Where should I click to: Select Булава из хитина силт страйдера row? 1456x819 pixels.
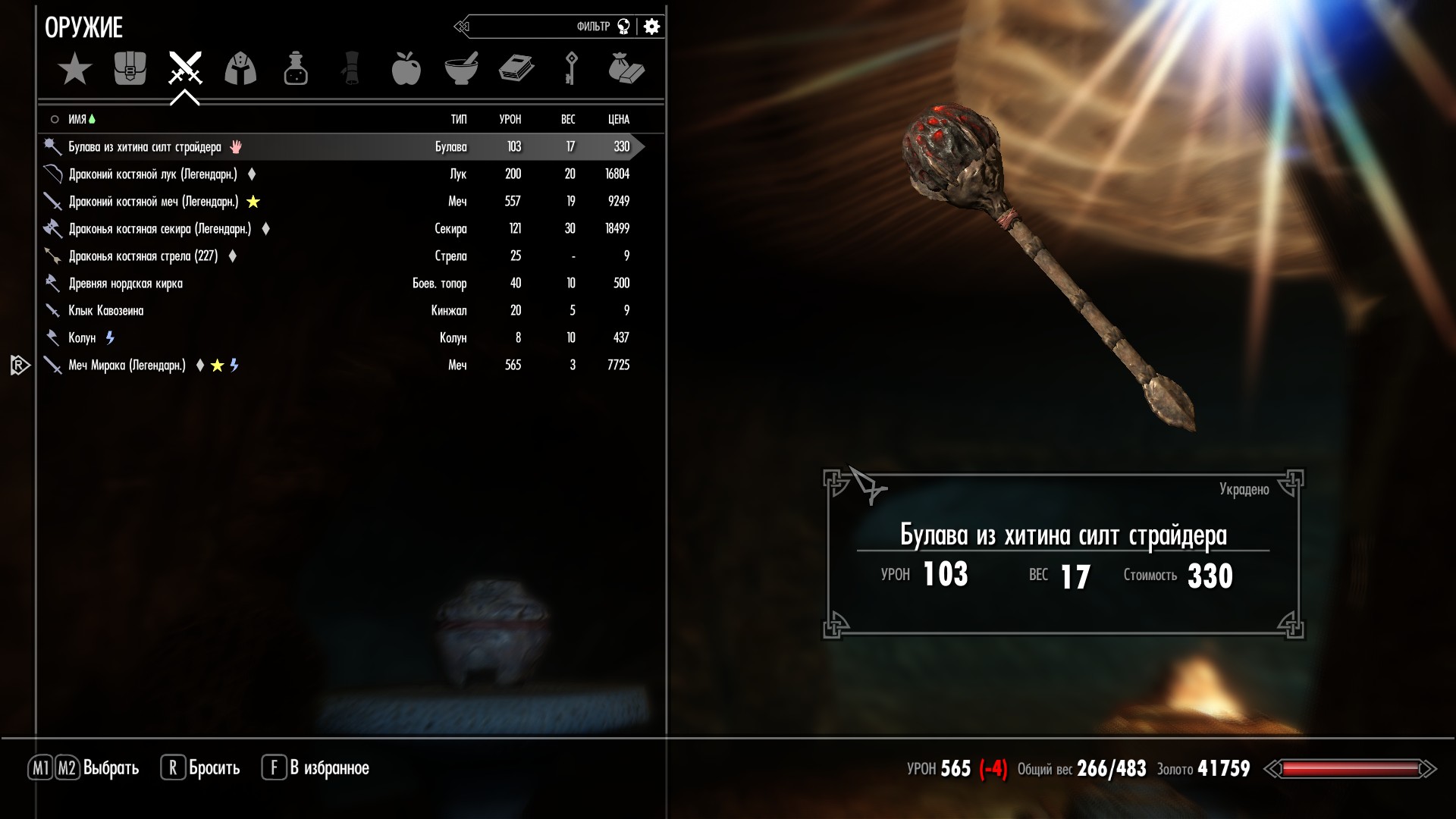click(145, 147)
